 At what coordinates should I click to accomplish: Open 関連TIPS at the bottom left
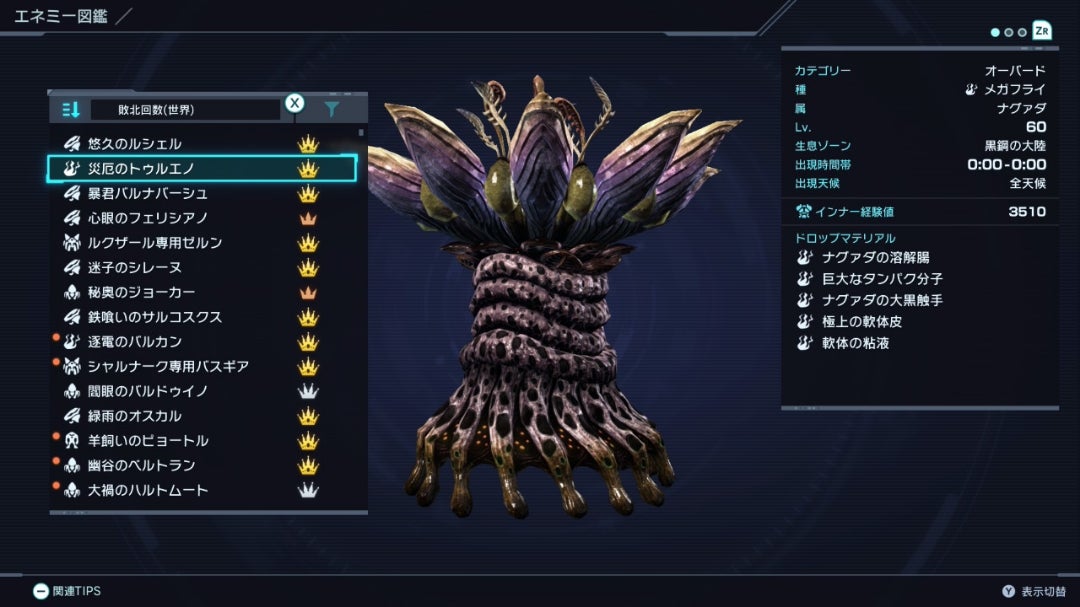tap(67, 591)
